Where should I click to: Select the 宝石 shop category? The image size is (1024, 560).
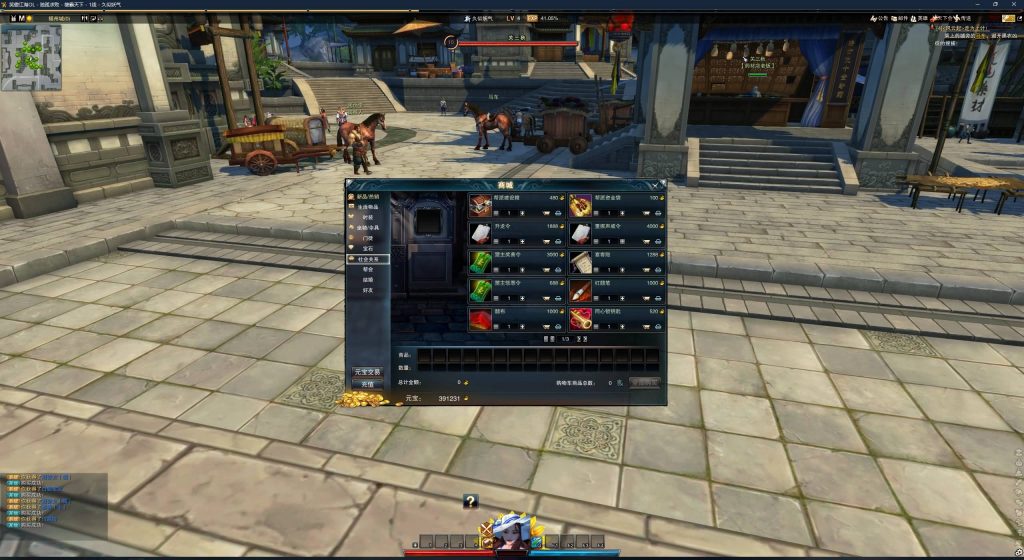(x=367, y=248)
